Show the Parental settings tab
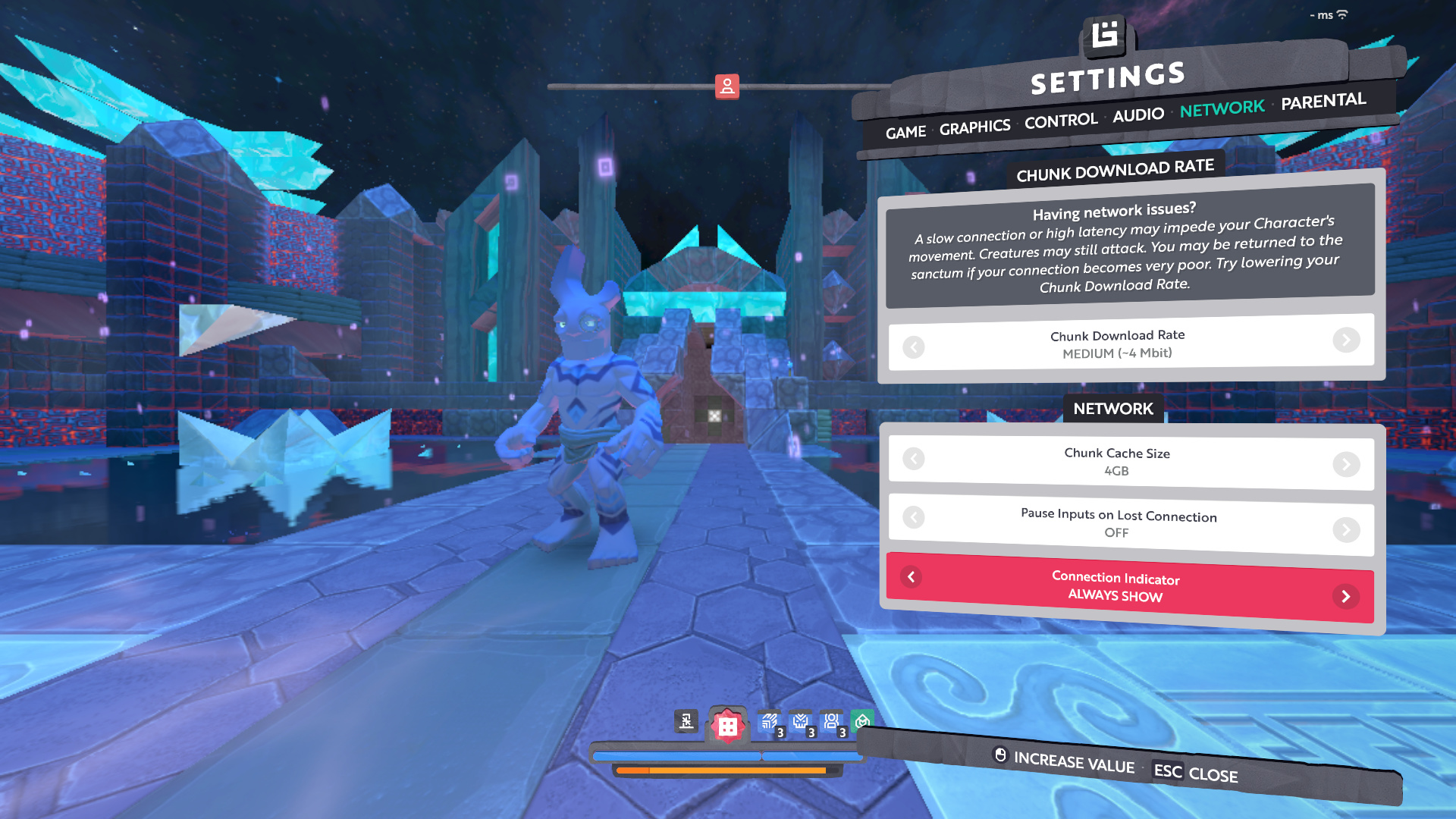This screenshot has width=1456, height=819. tap(1323, 101)
